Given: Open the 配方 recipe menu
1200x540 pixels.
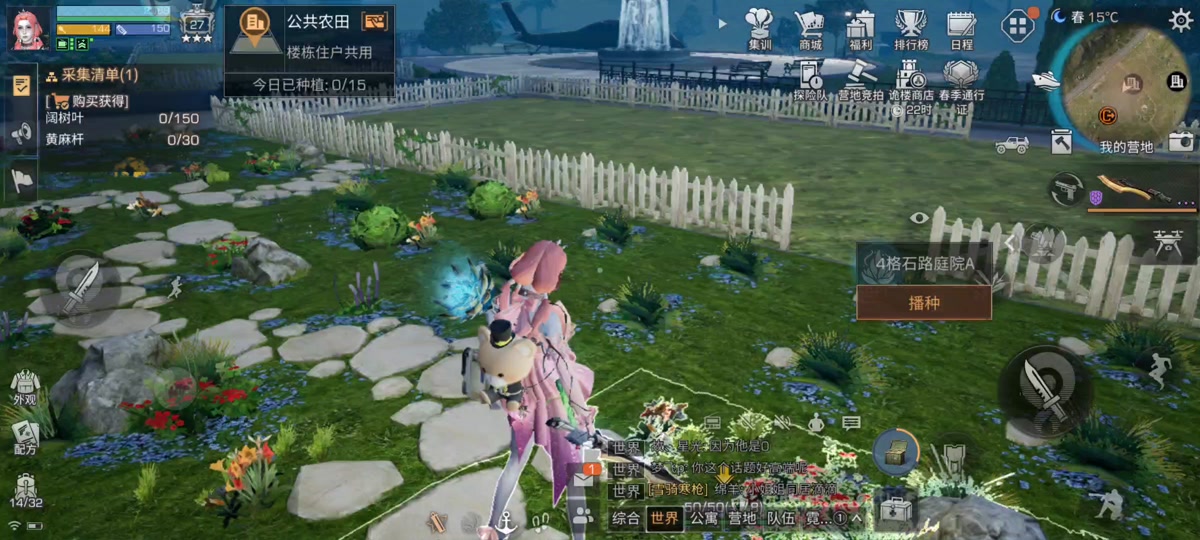Looking at the screenshot, I should (x=25, y=437).
